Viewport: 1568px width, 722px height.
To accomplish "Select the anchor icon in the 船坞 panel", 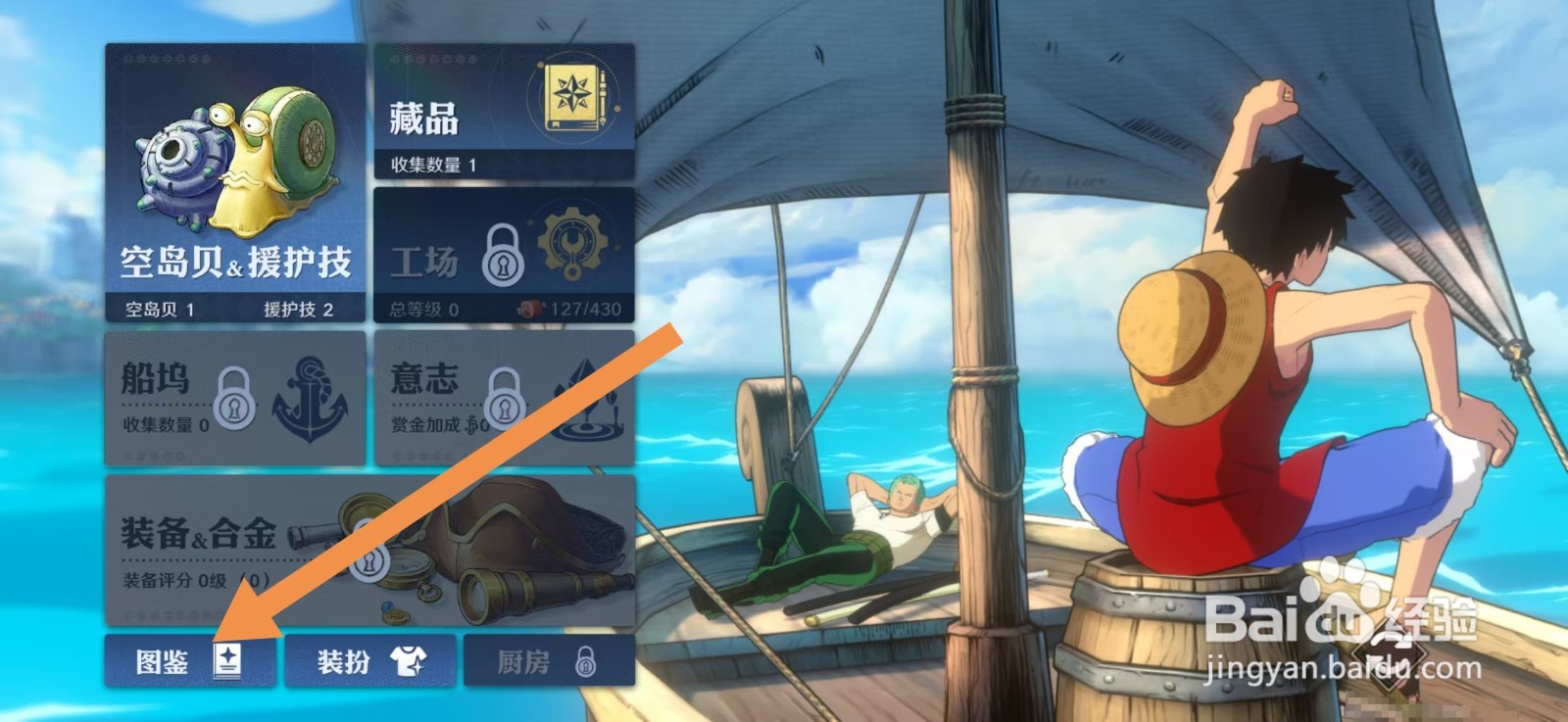I will [x=309, y=399].
